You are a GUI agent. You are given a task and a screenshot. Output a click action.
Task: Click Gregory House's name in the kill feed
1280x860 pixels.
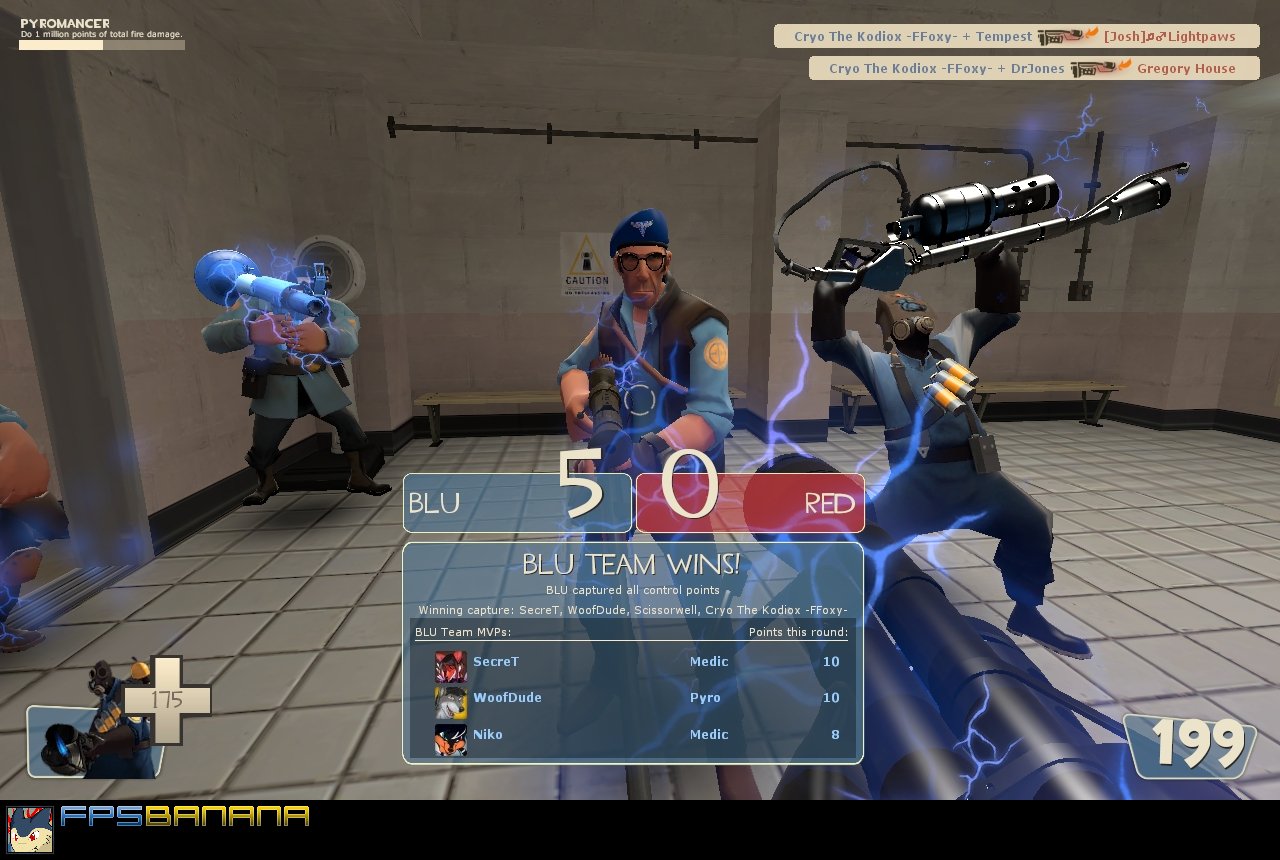1187,68
